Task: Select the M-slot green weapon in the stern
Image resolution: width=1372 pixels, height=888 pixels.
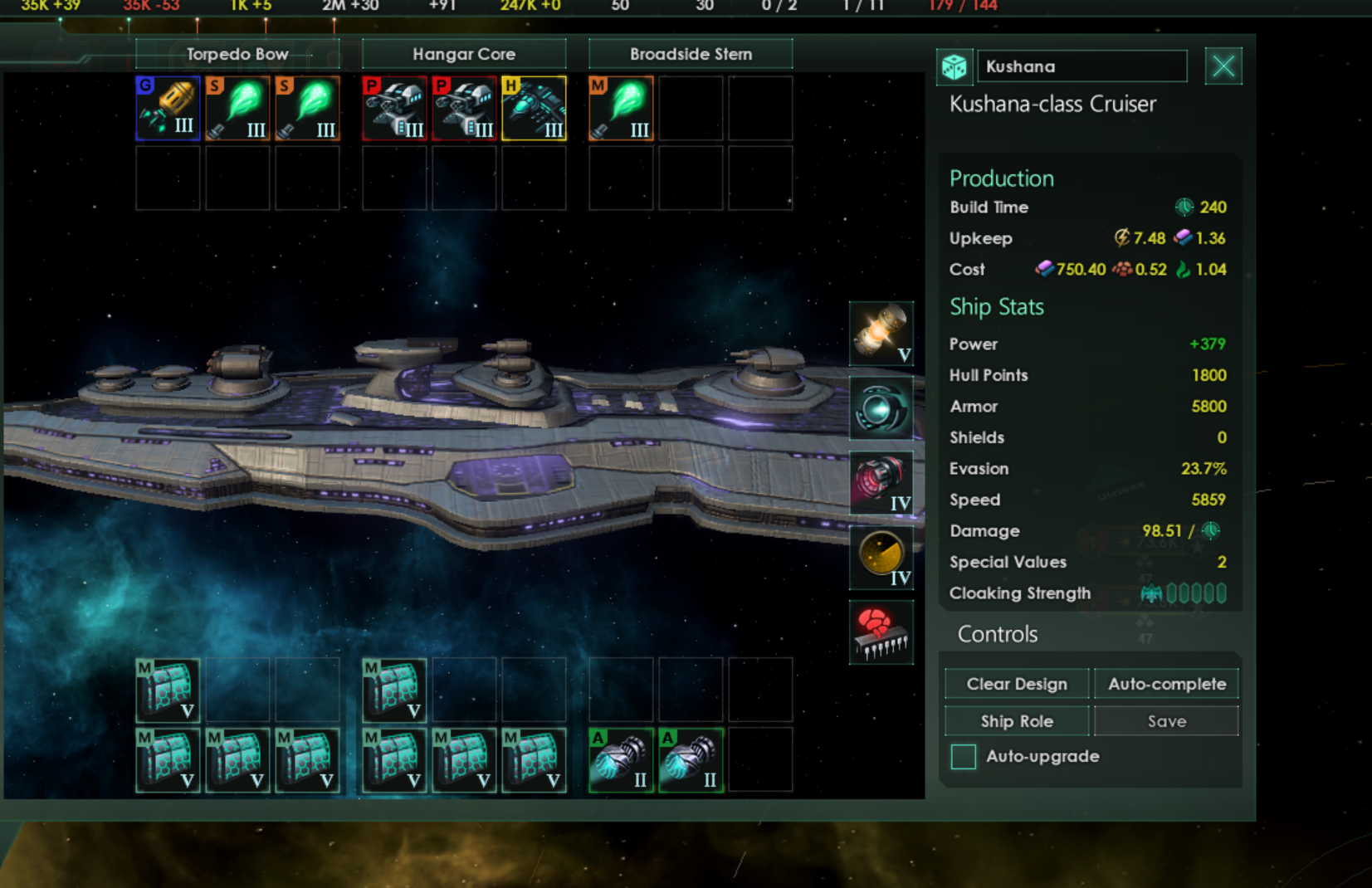Action: 621,108
